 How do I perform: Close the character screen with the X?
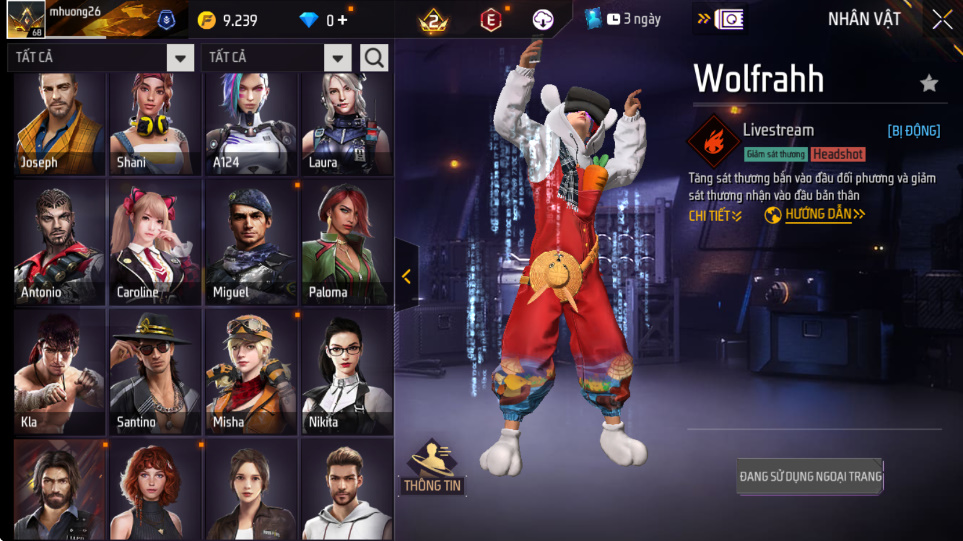(942, 20)
